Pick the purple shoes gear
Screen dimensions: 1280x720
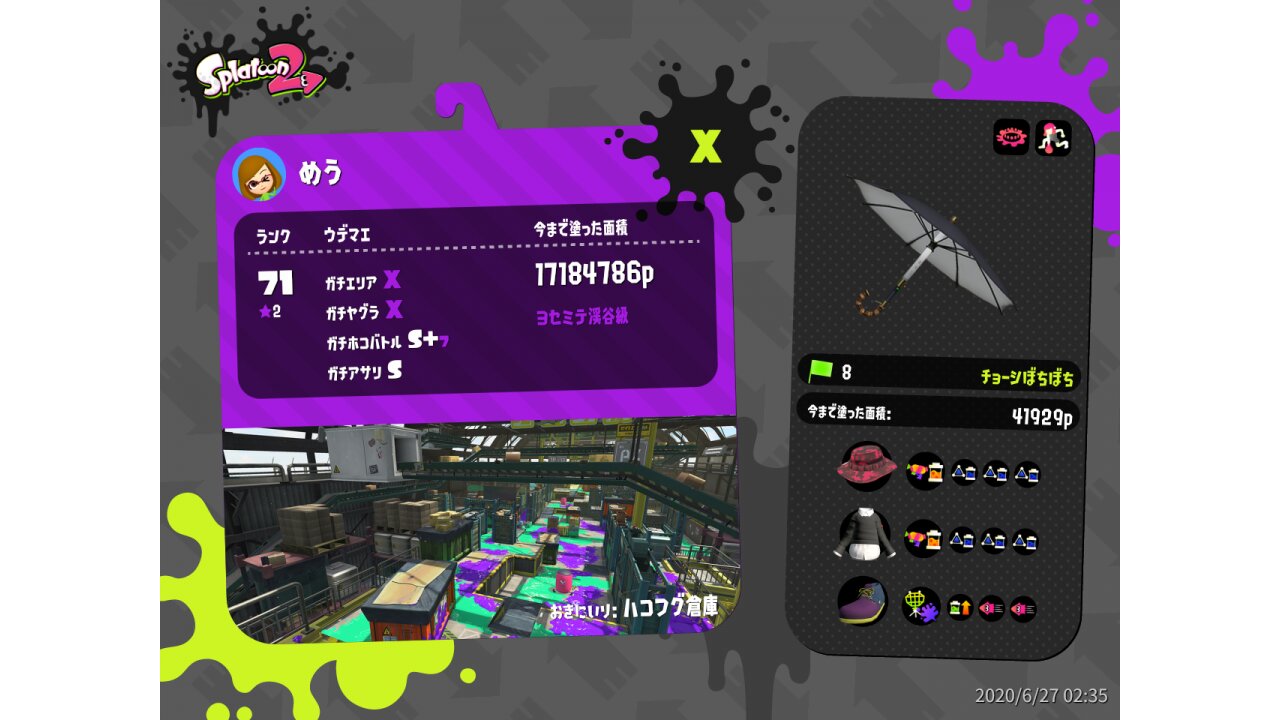click(x=862, y=603)
